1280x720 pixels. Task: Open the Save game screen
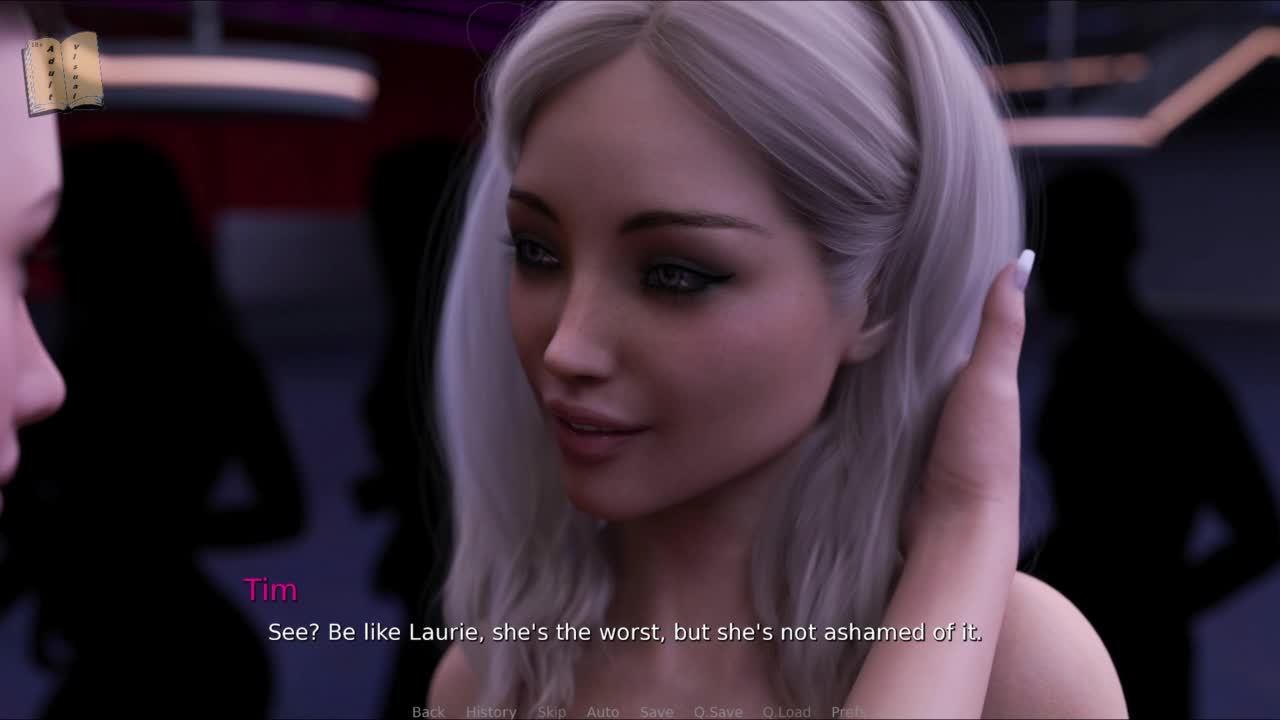point(656,712)
